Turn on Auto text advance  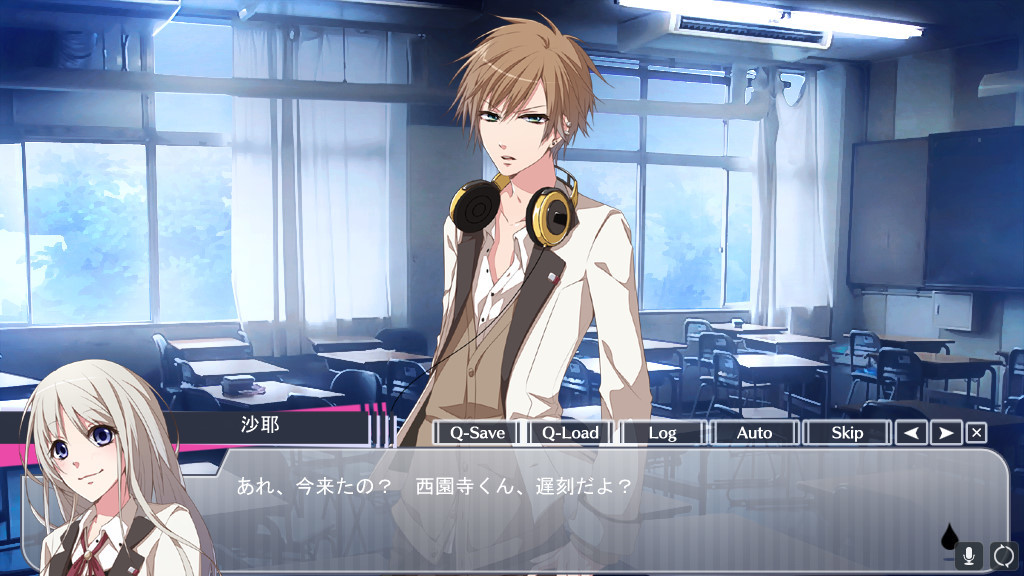[x=754, y=433]
